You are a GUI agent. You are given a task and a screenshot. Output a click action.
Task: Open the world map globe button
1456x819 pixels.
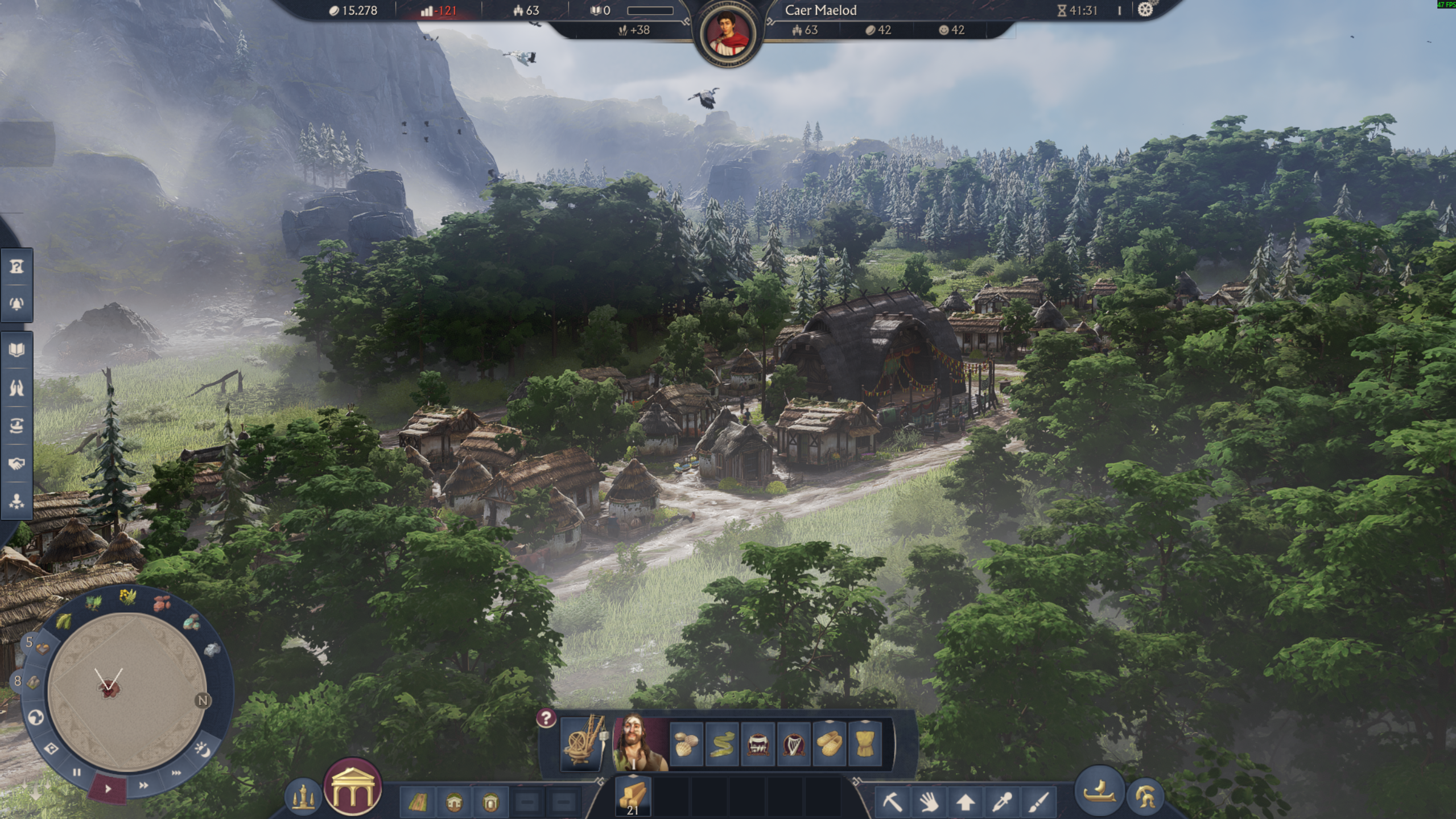tap(36, 718)
